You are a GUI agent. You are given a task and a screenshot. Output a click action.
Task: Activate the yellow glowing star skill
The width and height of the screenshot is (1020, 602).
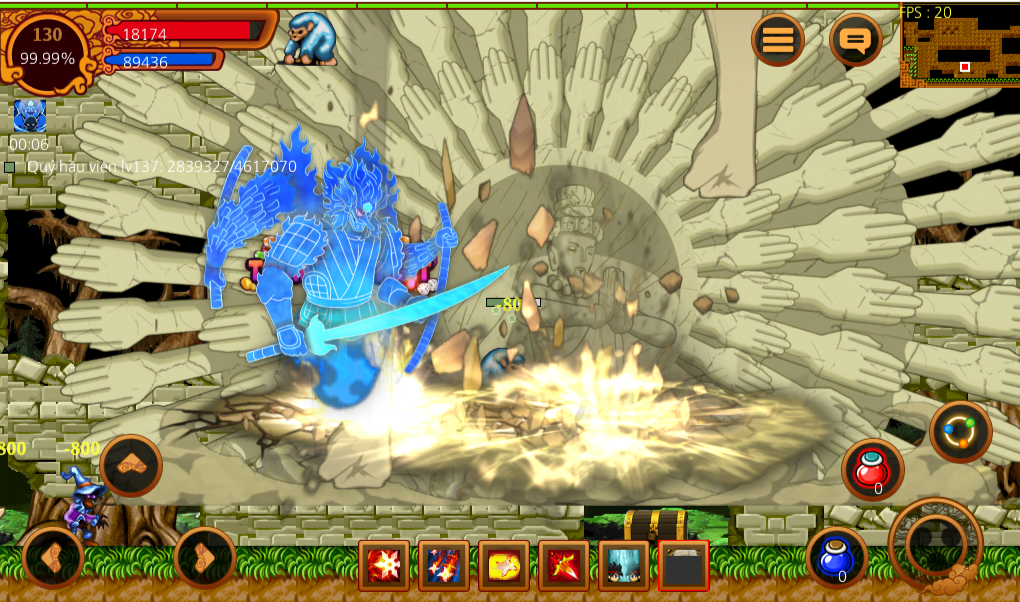pyautogui.click(x=504, y=566)
